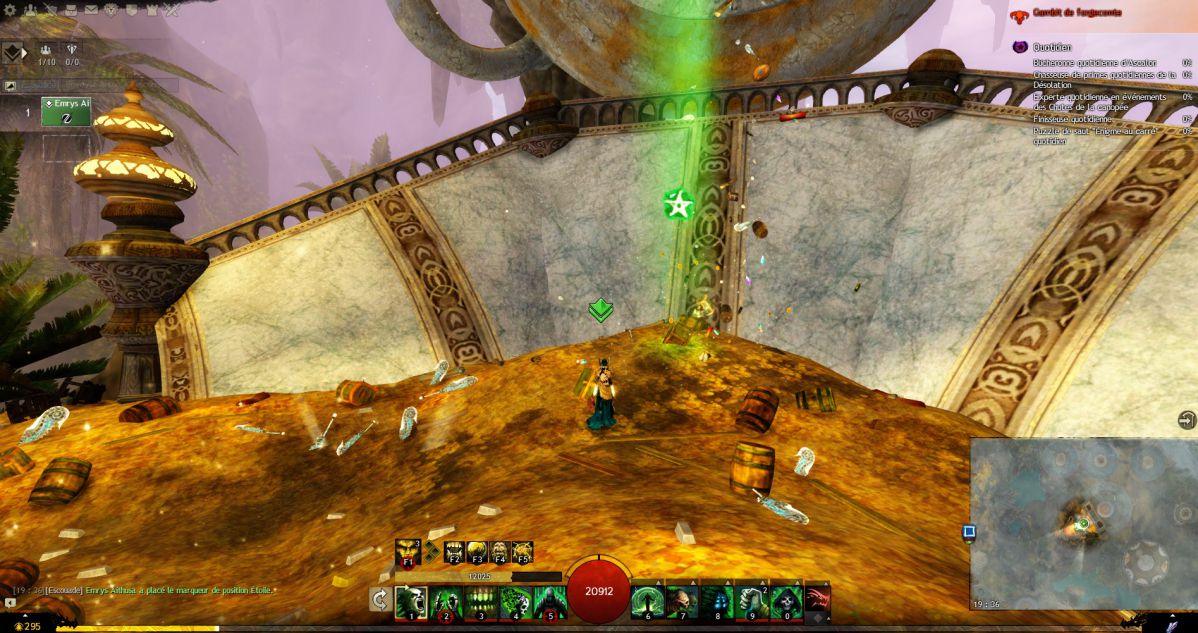Activate healing skill in slot 6
Image resolution: width=1198 pixels, height=633 pixels.
pos(647,602)
